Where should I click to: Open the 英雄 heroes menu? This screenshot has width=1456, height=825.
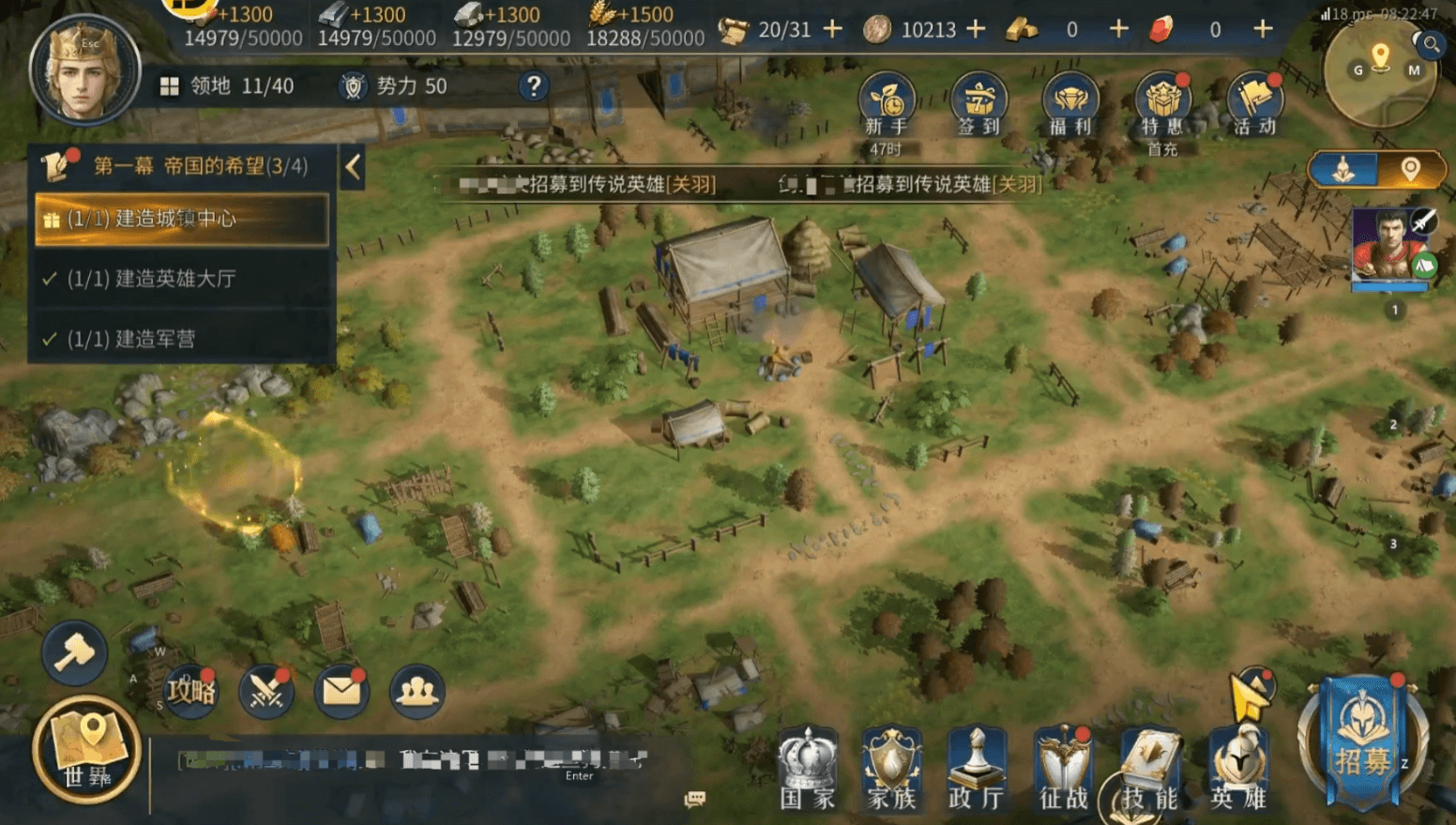pyautogui.click(x=1238, y=770)
